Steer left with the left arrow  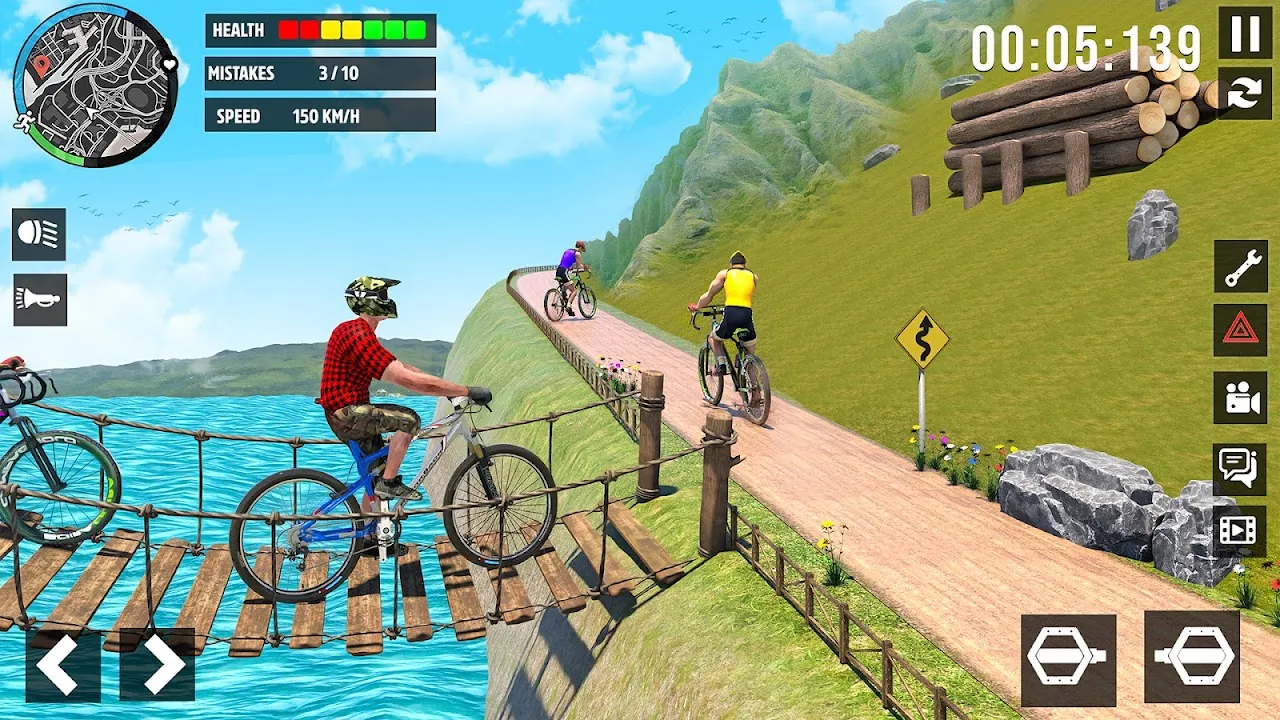[62, 664]
